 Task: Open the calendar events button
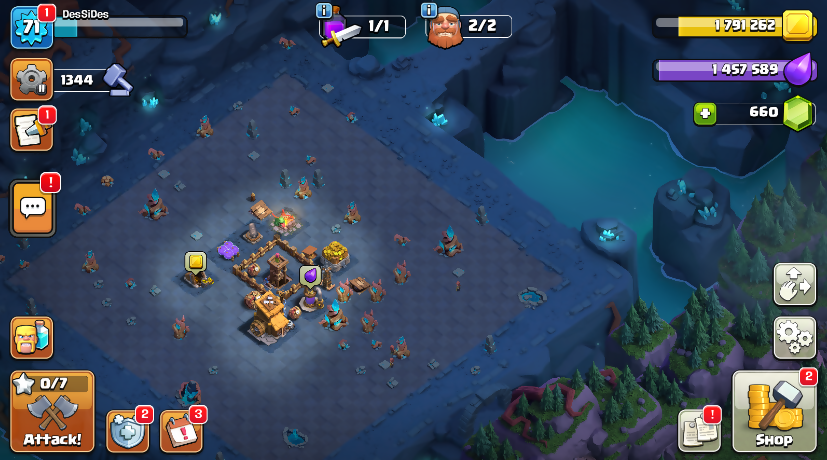pyautogui.click(x=181, y=431)
